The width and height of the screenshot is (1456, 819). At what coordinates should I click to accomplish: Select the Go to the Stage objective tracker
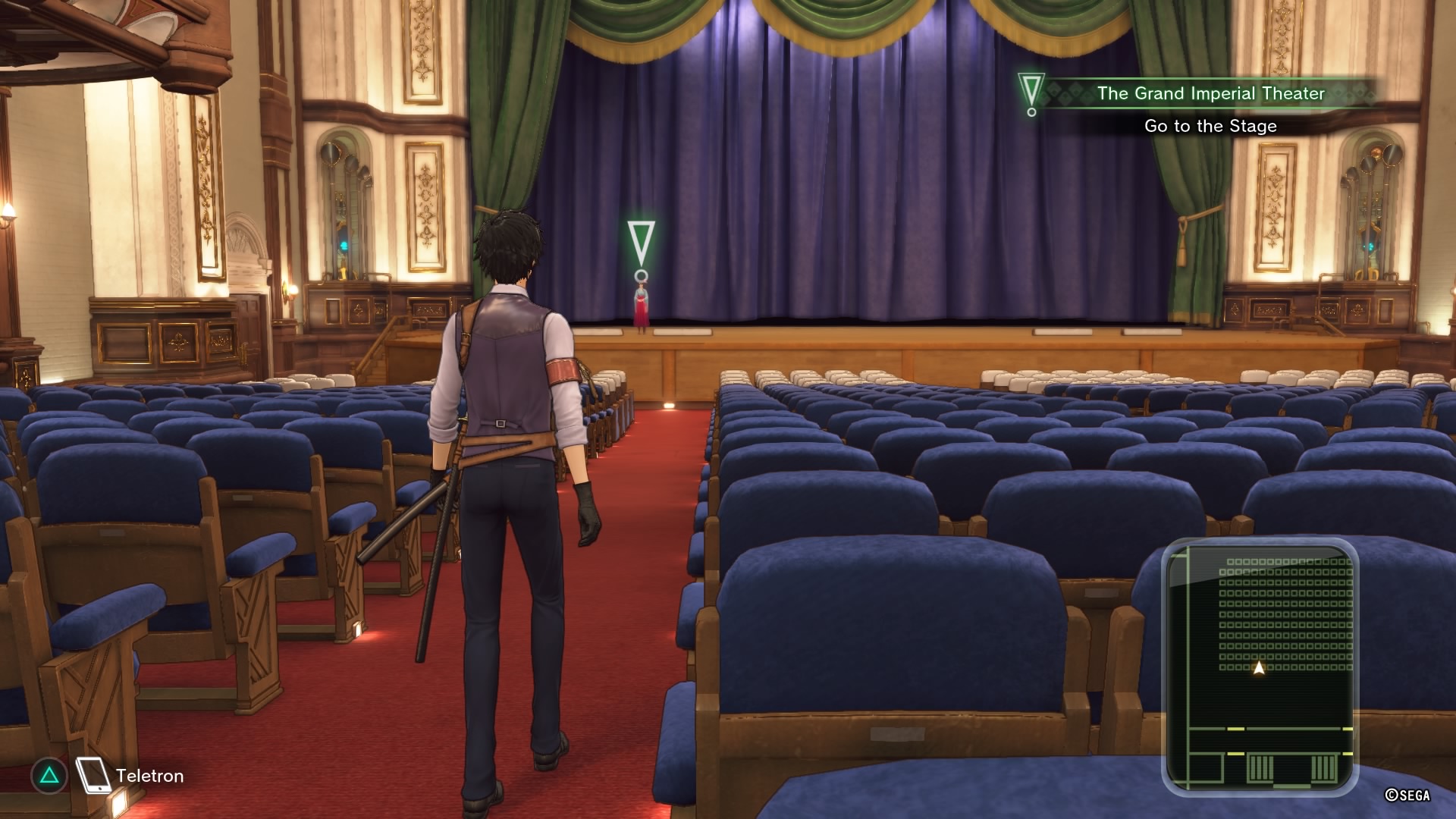[x=1210, y=126]
